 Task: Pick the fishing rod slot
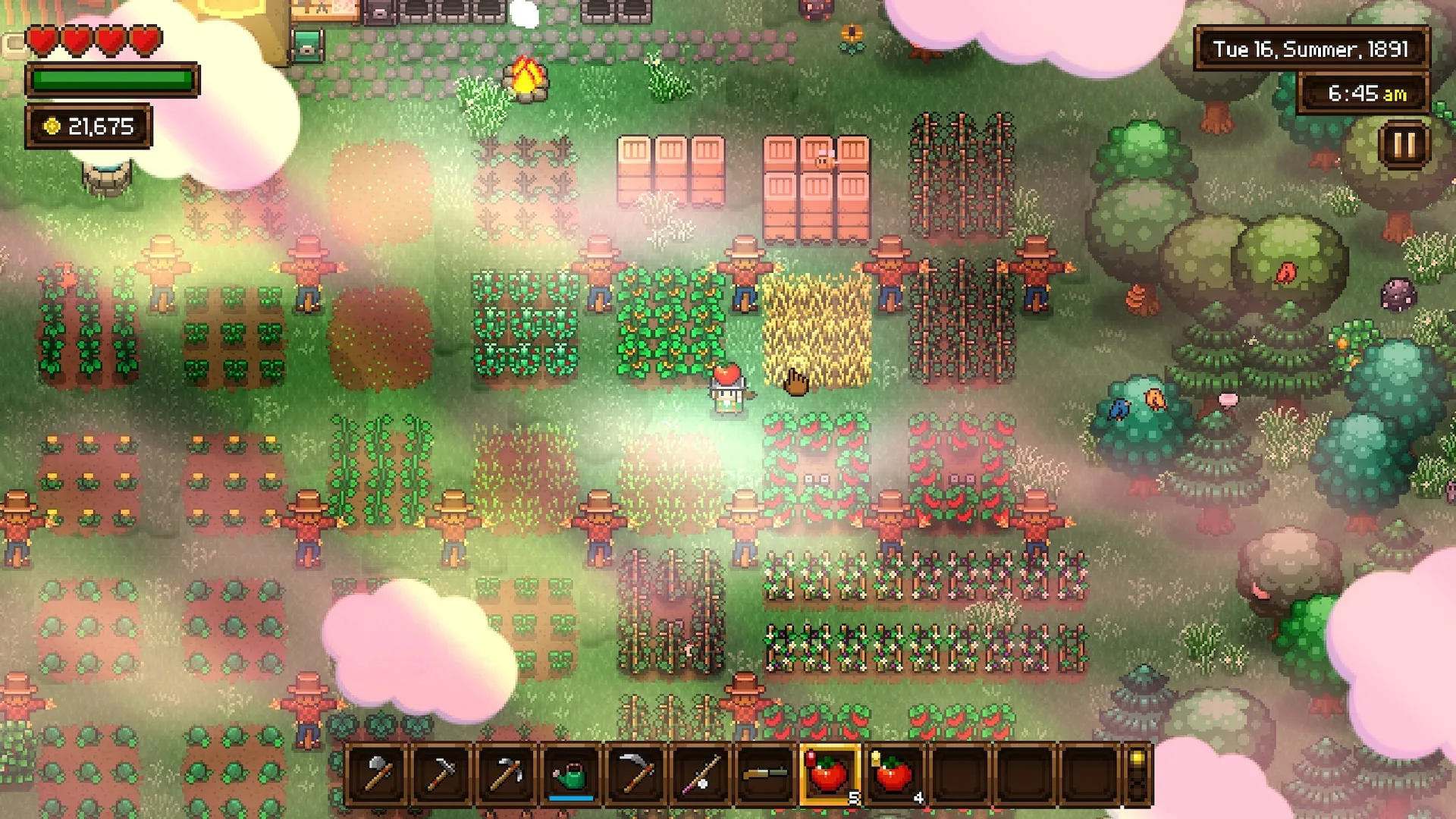pyautogui.click(x=701, y=774)
